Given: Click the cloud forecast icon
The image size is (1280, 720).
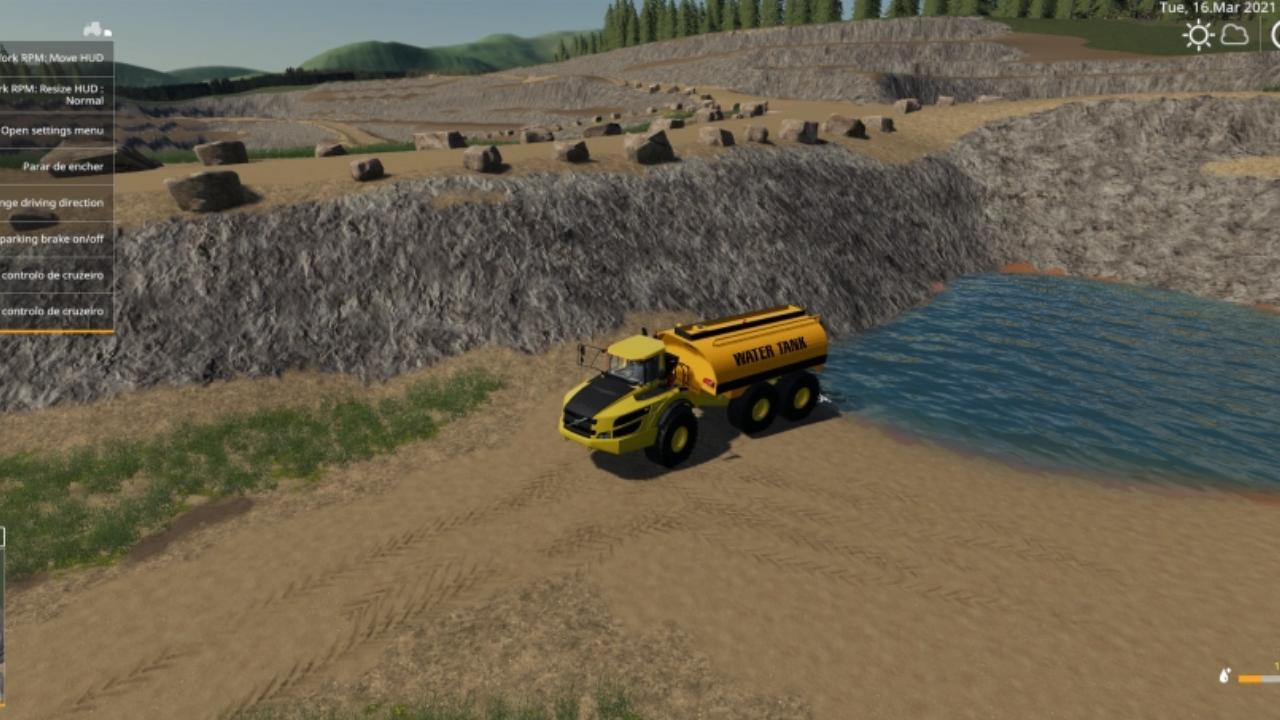Looking at the screenshot, I should (x=1235, y=36).
